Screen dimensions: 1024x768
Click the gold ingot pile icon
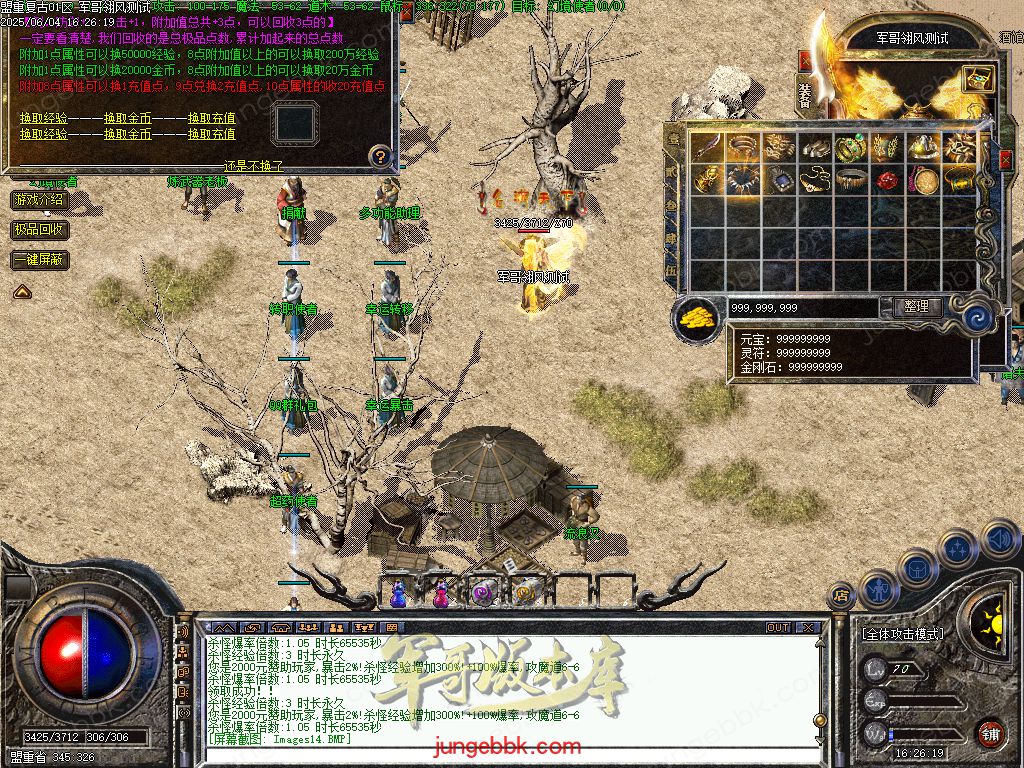697,317
